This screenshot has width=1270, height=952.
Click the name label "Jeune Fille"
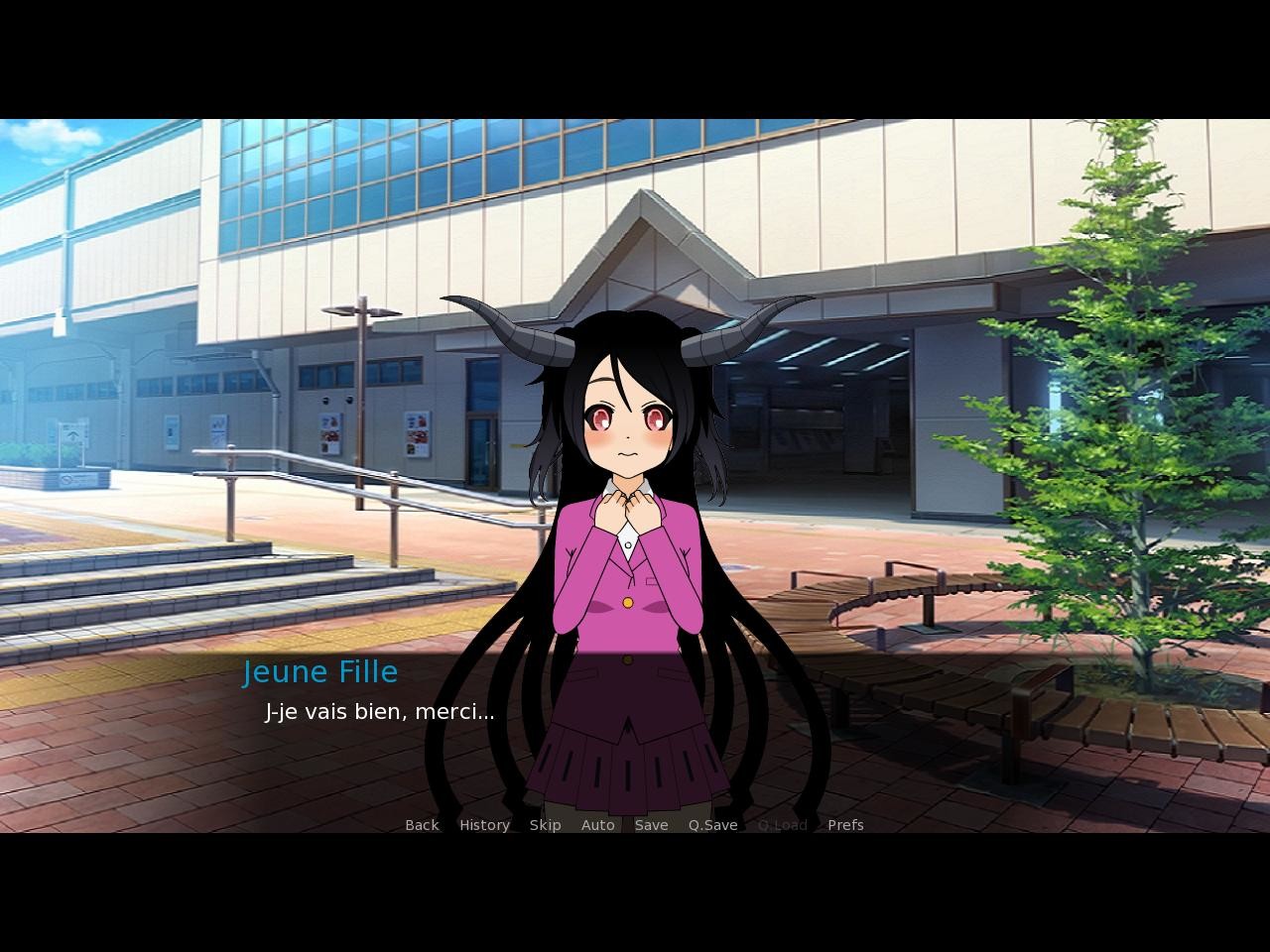click(320, 671)
